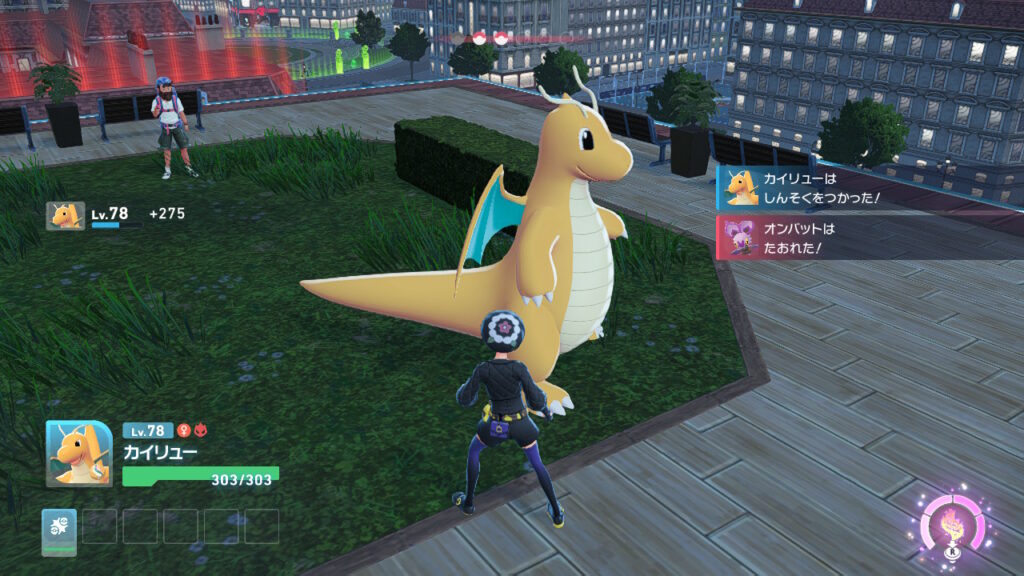Viewport: 1024px width, 576px height.
Task: Open the カイリュー しんそく battle log entry
Action: pos(868,187)
